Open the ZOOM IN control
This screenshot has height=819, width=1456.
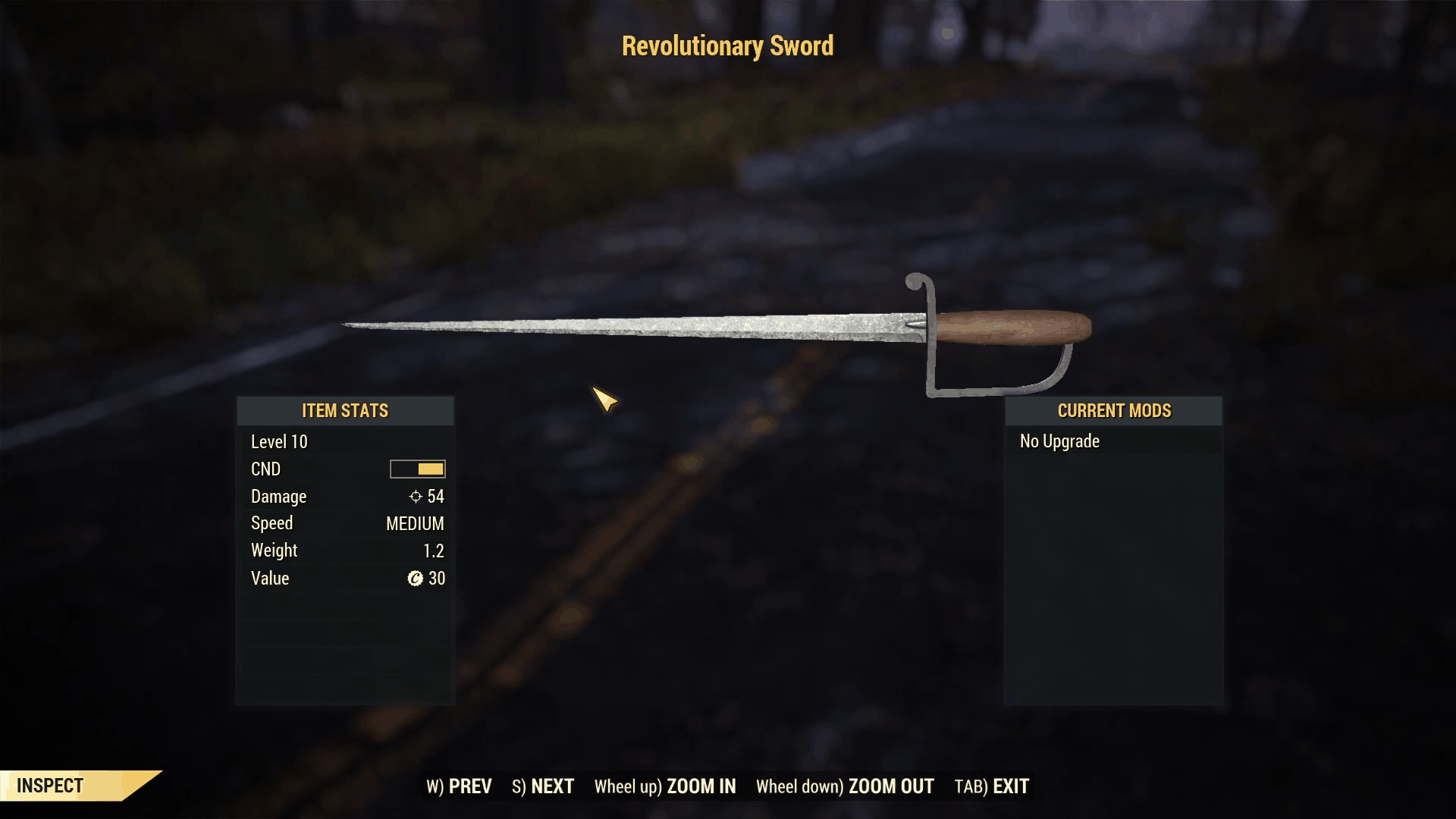click(702, 786)
